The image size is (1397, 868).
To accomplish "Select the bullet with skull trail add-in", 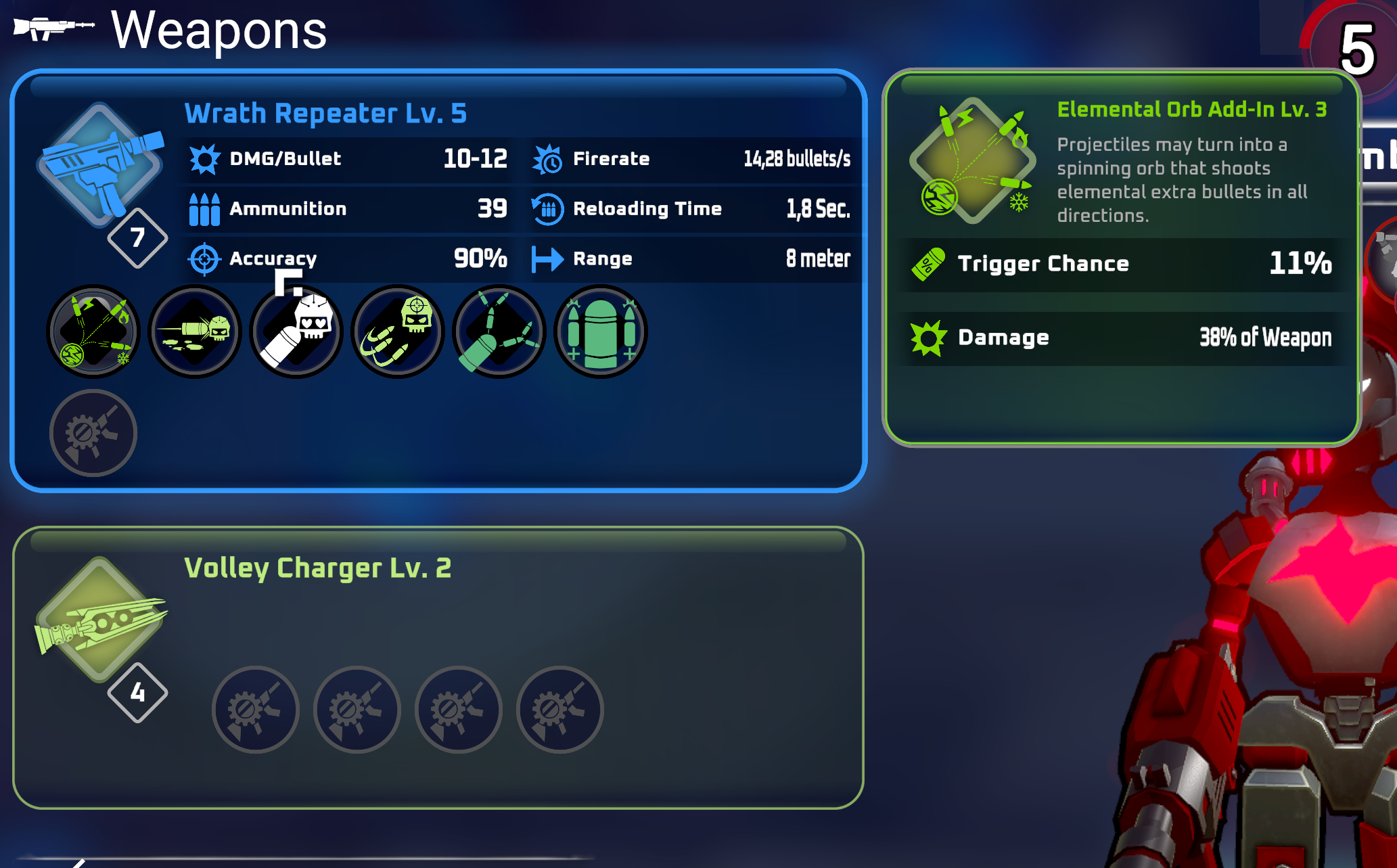I will coord(195,332).
